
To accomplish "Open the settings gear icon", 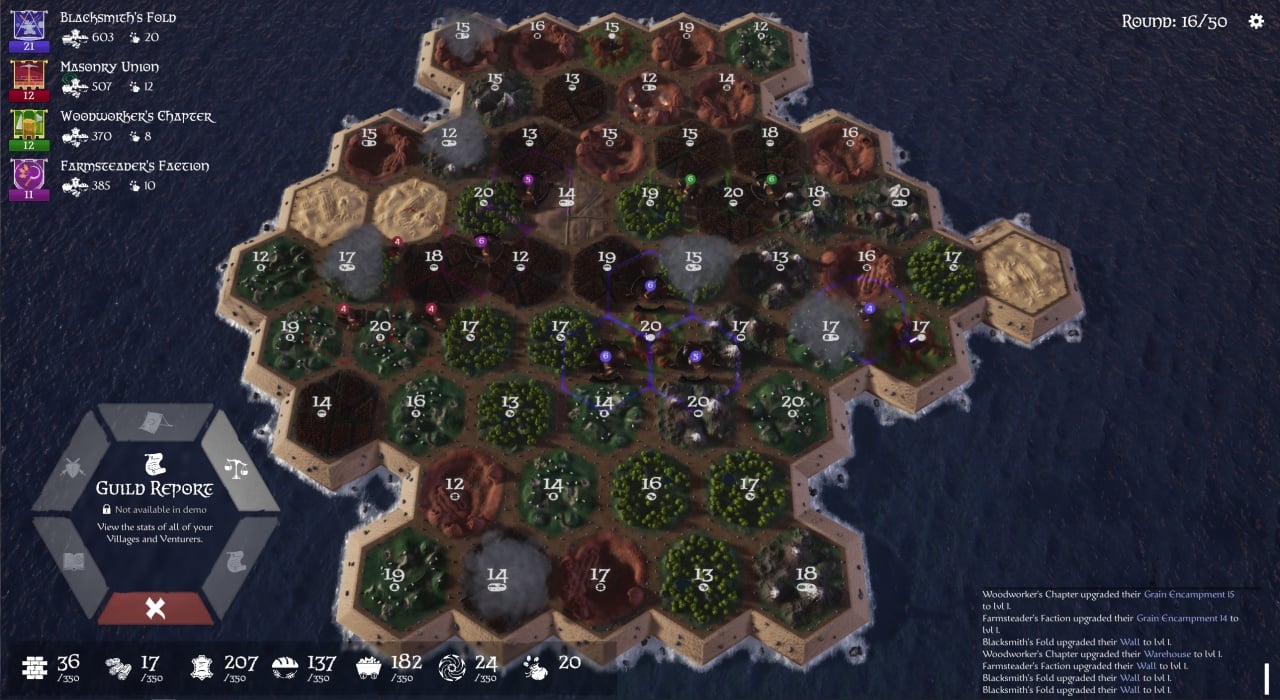I will 1256,21.
